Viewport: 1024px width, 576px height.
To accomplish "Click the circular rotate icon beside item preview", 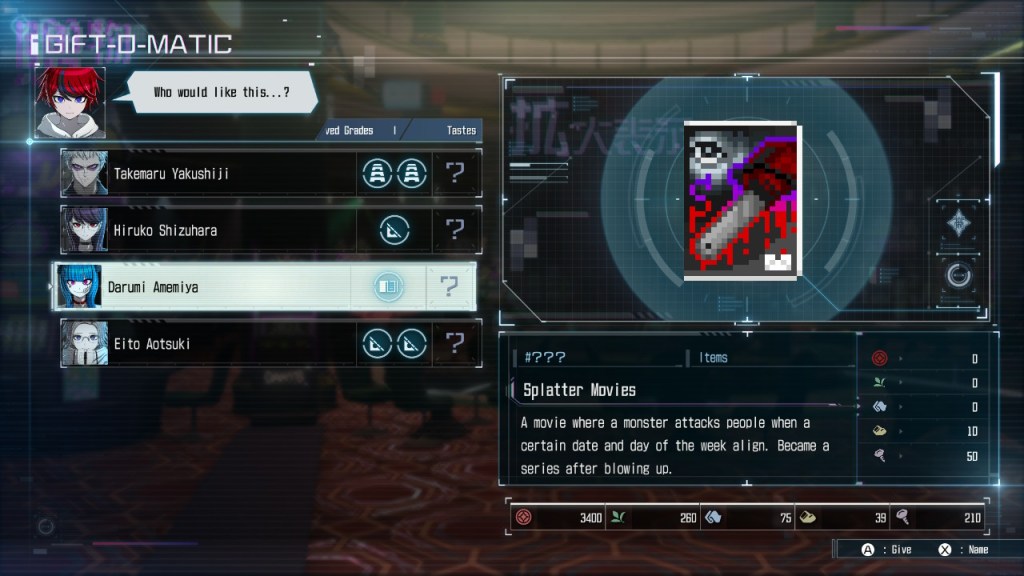I will (x=958, y=275).
